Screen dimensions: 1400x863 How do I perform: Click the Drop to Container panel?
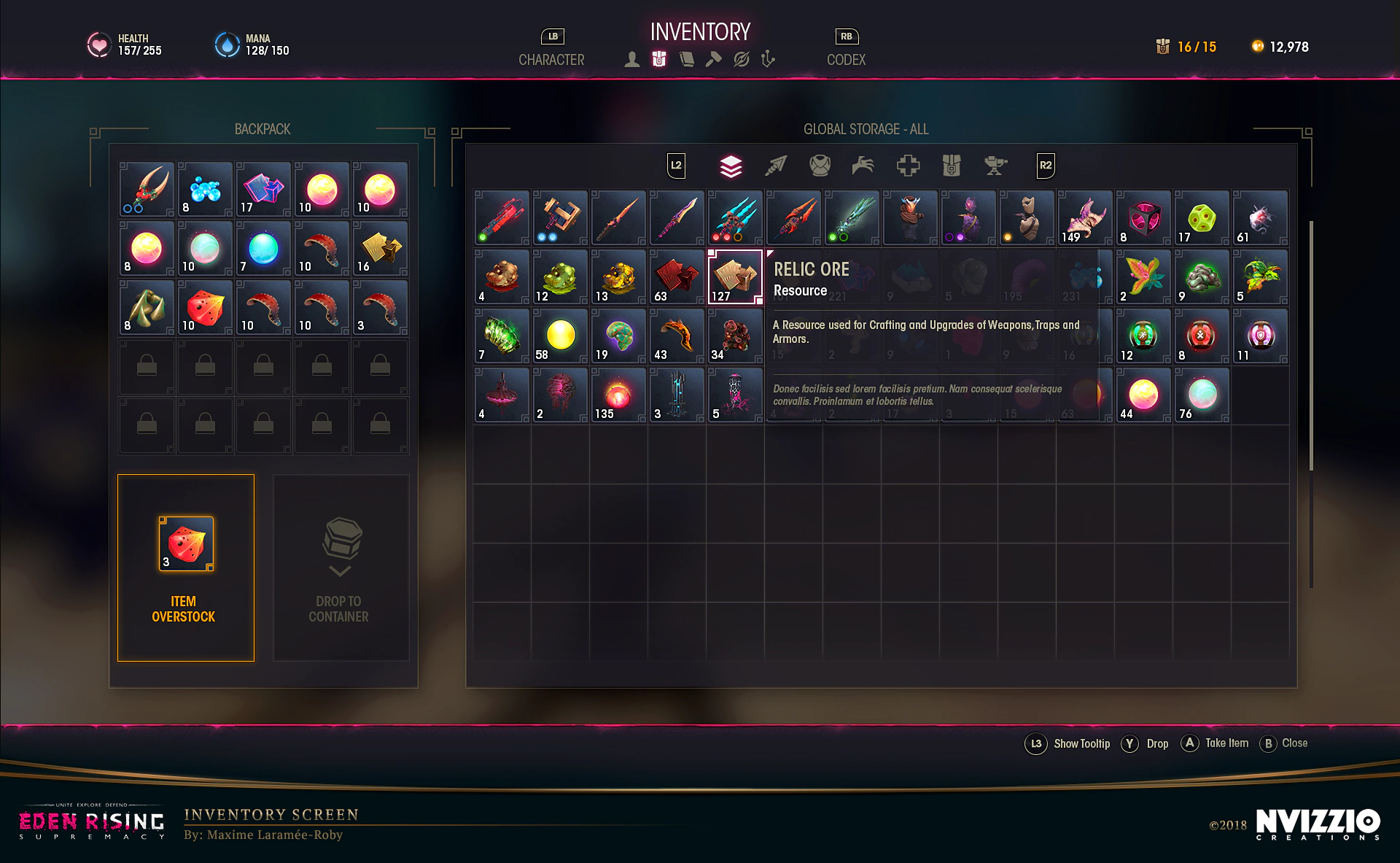pos(341,568)
